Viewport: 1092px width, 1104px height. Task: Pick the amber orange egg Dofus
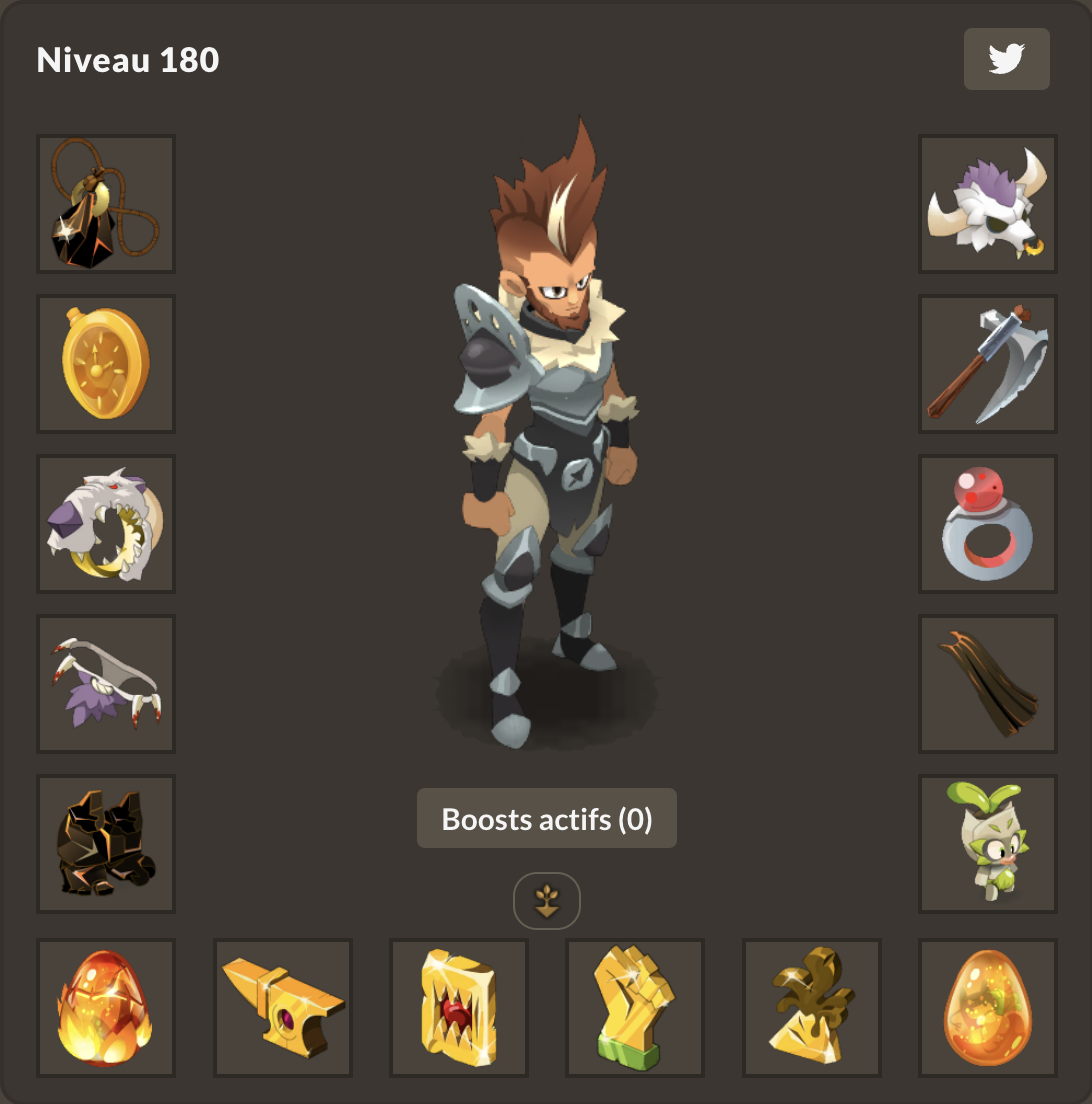(x=988, y=1008)
